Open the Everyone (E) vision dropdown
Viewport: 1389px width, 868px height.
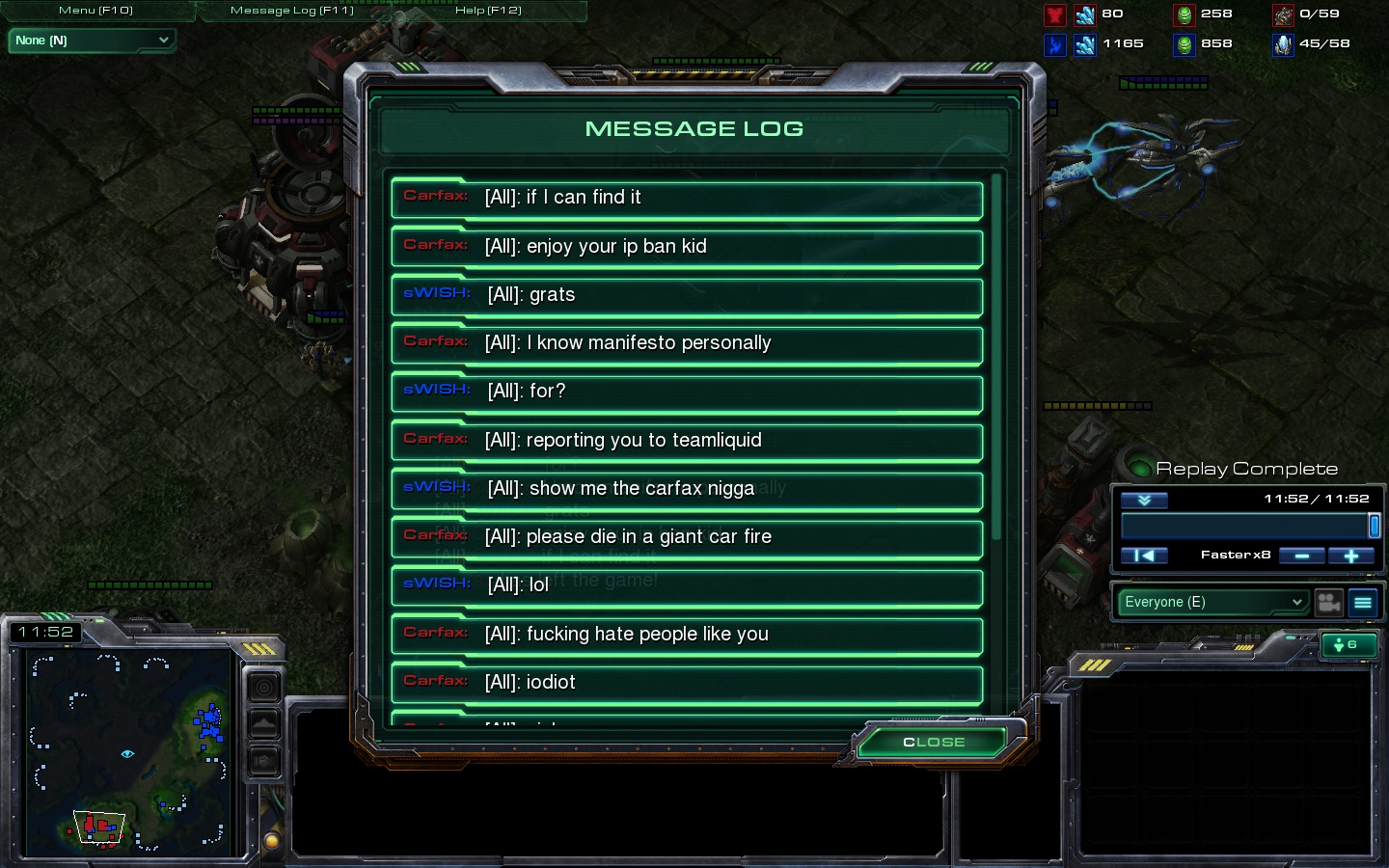(1213, 602)
